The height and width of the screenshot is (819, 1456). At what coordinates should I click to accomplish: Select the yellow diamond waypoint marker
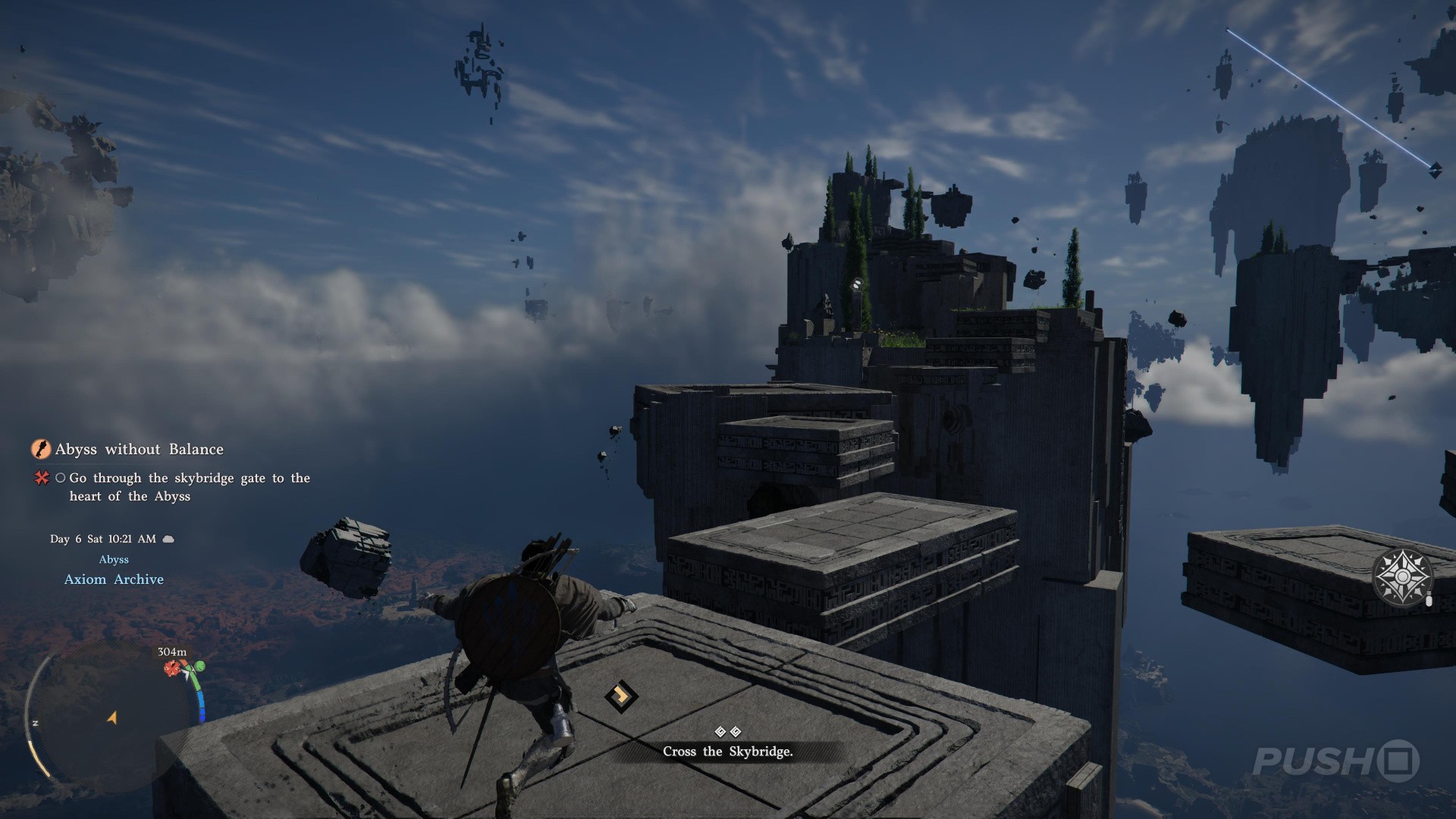(621, 695)
